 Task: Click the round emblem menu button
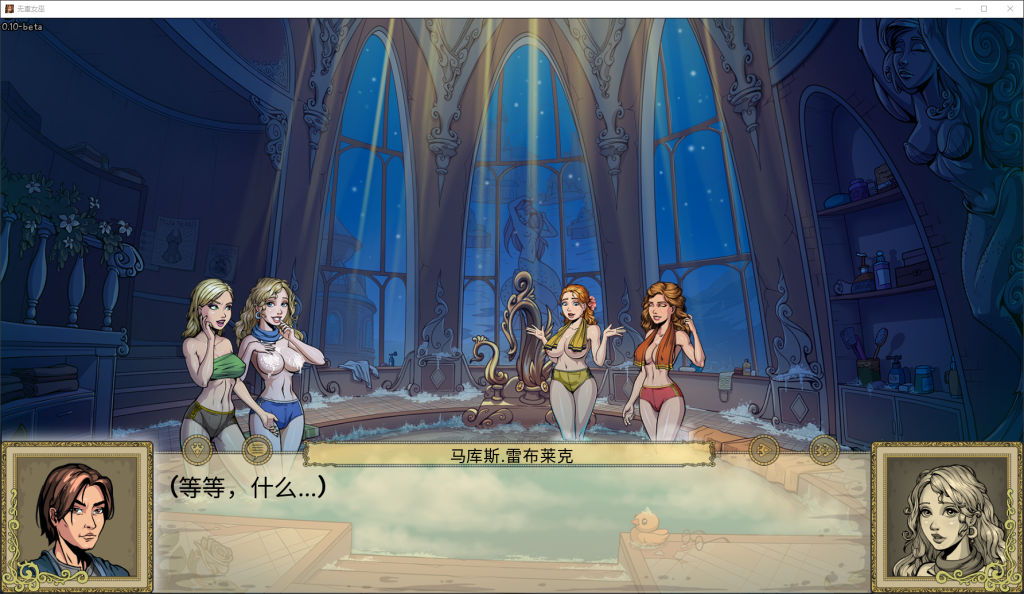197,450
